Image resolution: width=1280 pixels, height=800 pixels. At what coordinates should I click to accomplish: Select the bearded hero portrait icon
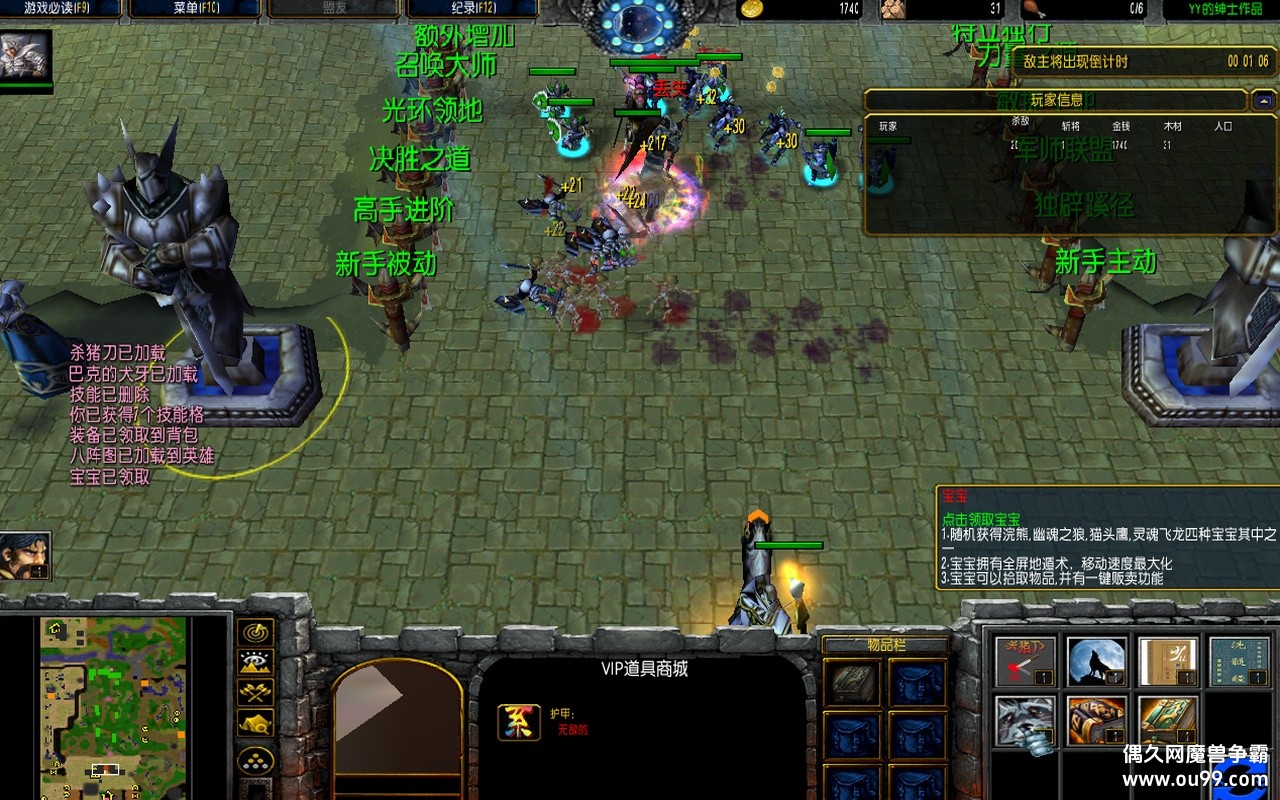click(26, 555)
